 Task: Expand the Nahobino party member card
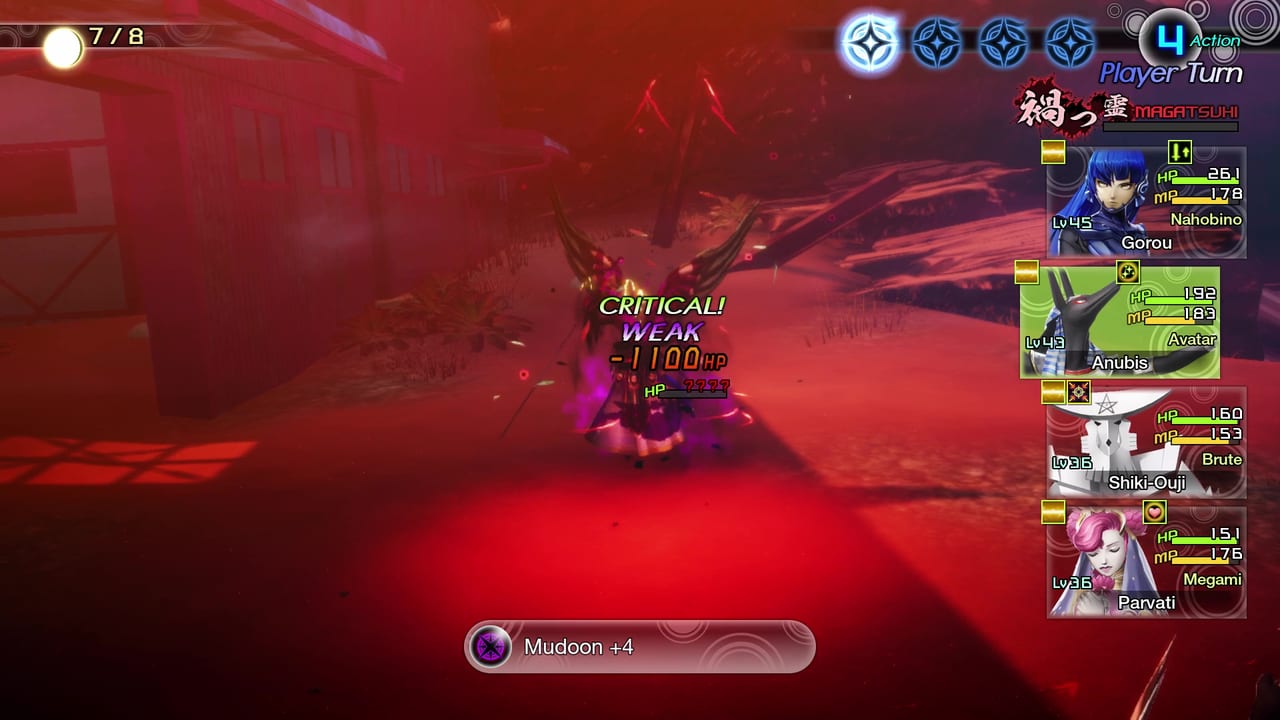(x=1145, y=200)
